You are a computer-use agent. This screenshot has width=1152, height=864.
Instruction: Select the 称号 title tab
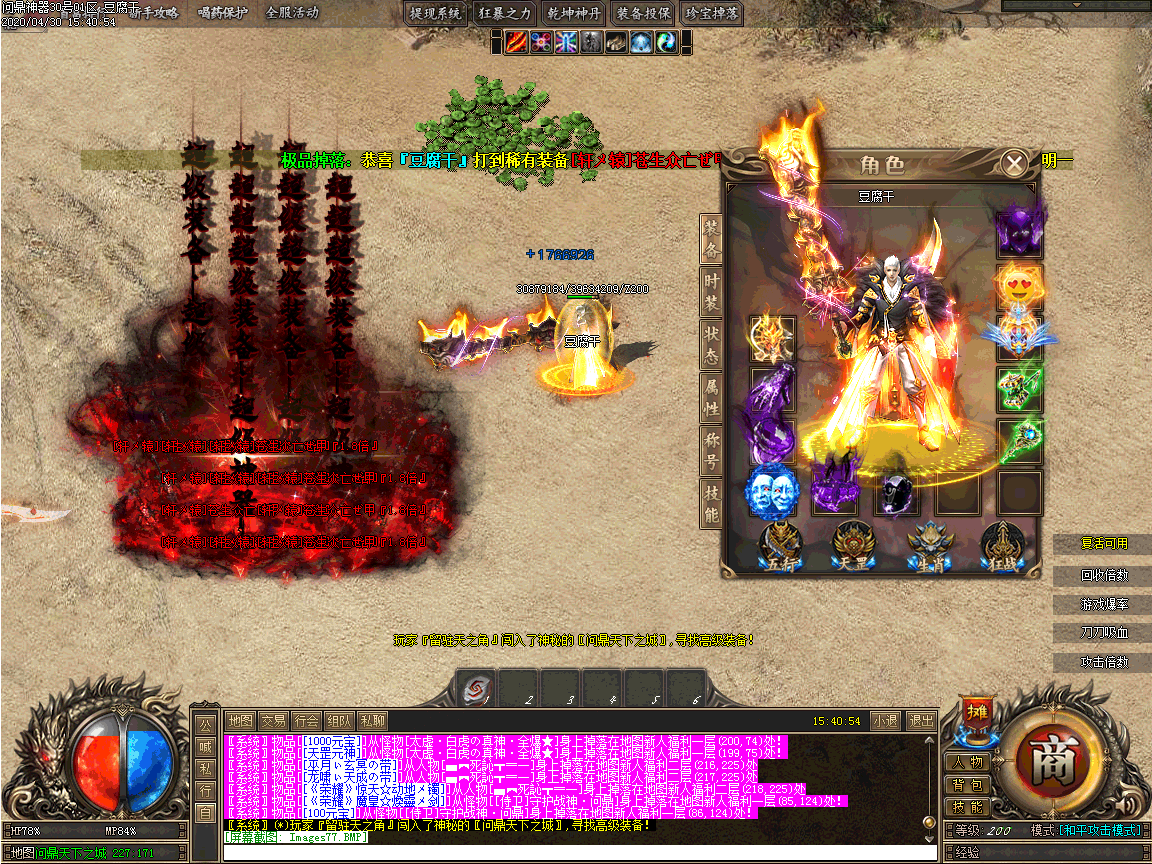click(x=711, y=450)
